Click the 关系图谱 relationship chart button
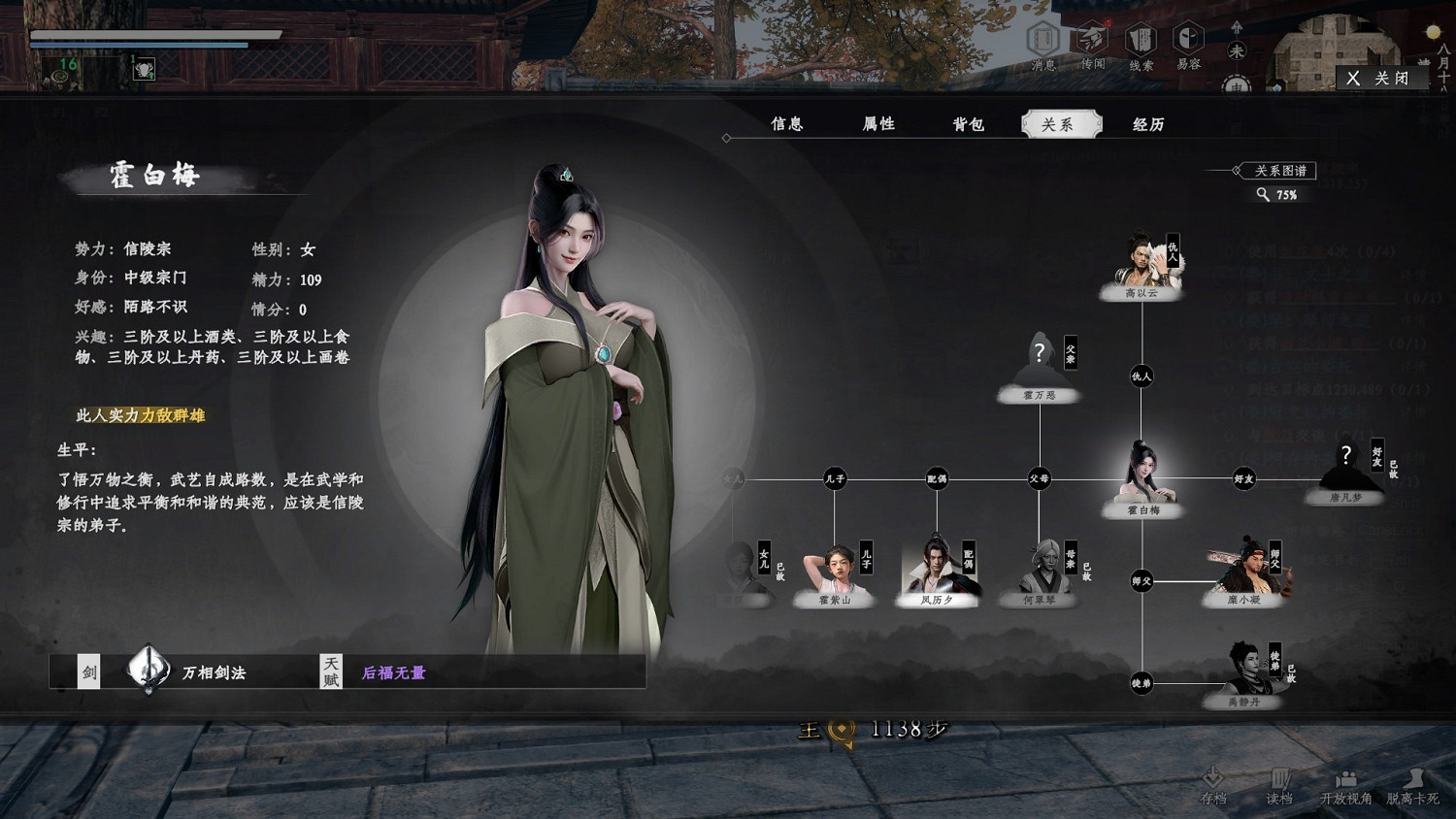The height and width of the screenshot is (819, 1456). (x=1280, y=171)
